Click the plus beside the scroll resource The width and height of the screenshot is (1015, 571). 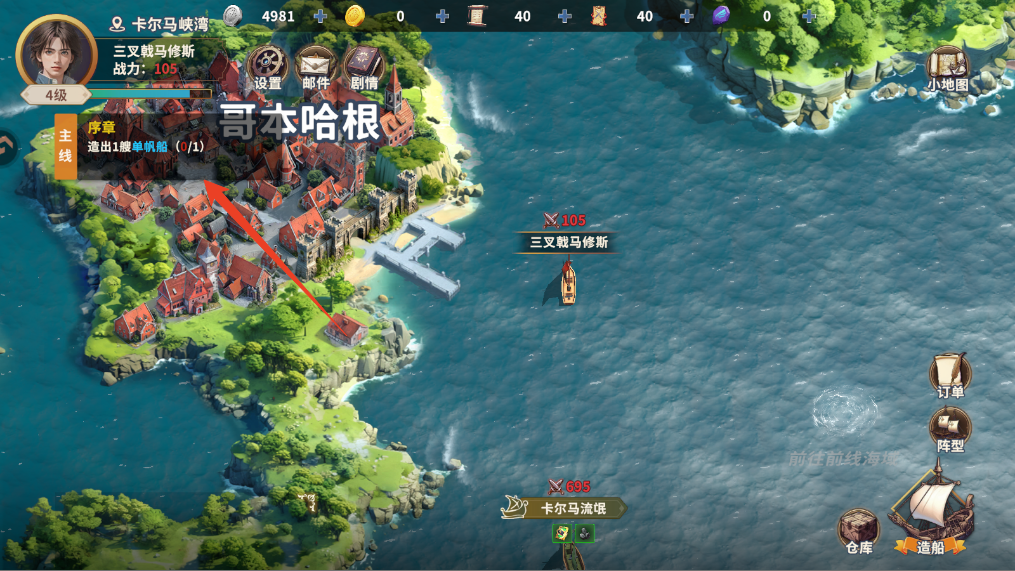tap(565, 16)
